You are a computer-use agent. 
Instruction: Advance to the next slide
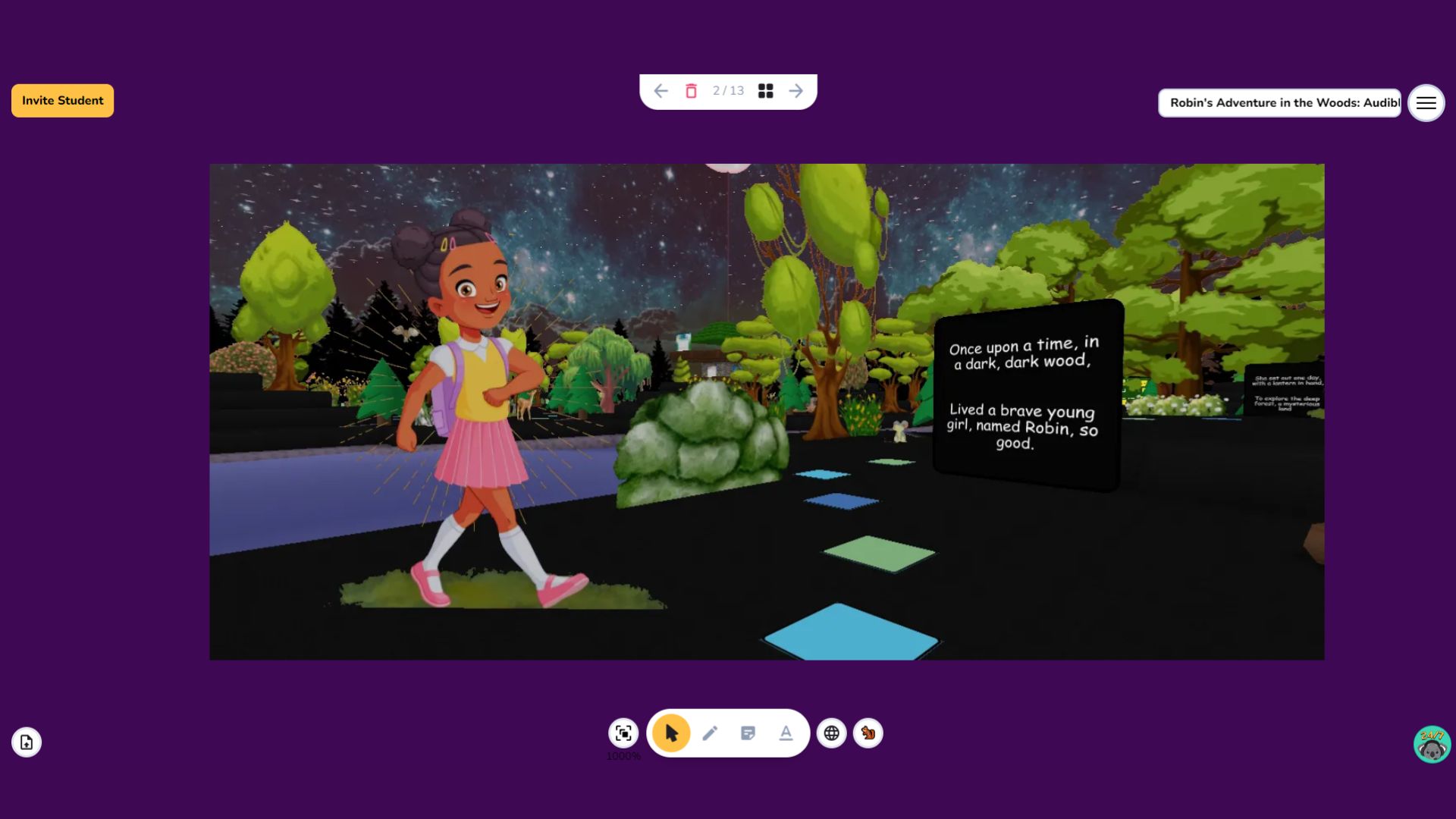point(796,90)
